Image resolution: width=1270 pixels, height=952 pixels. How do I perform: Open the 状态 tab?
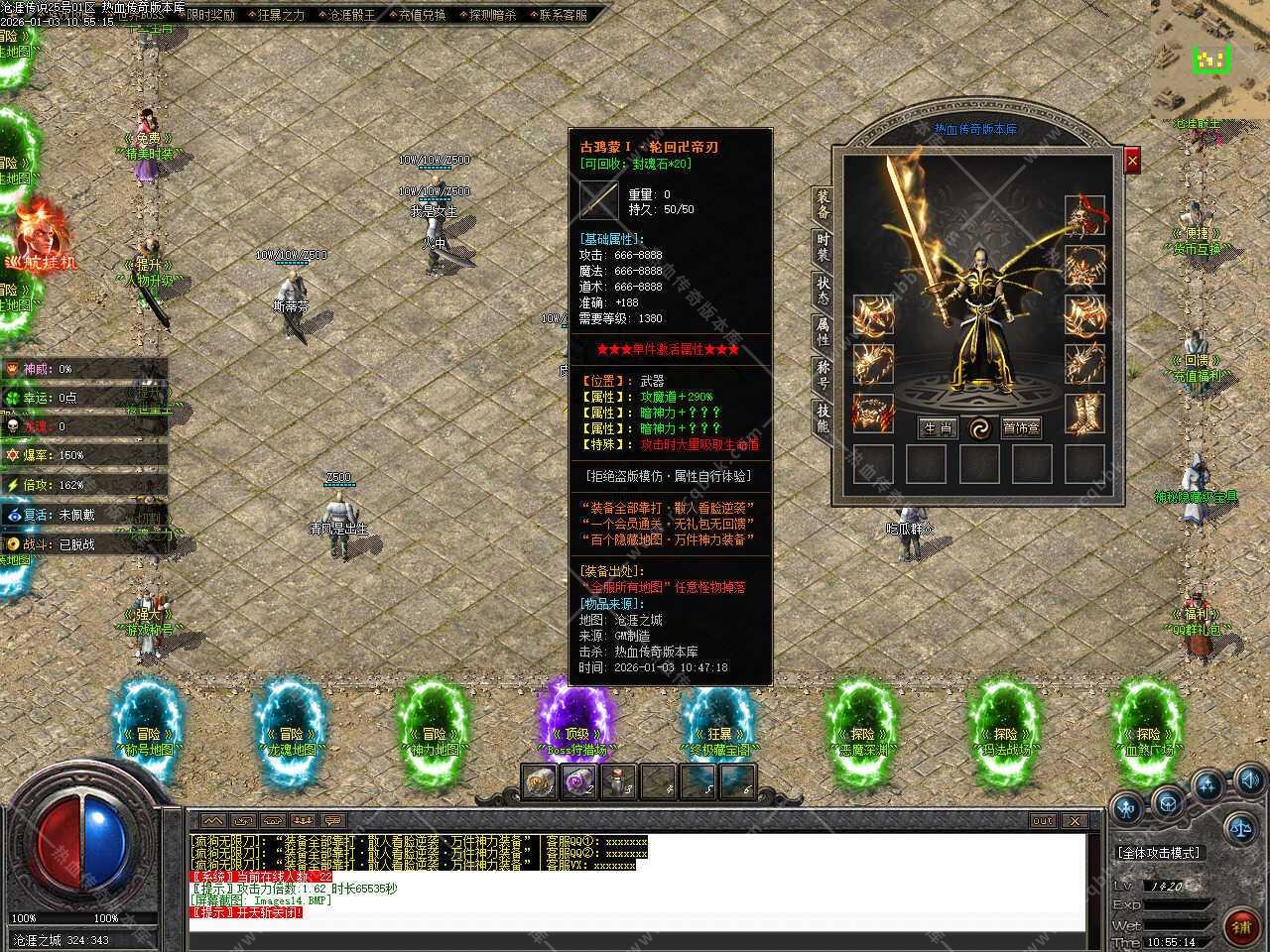[x=823, y=290]
